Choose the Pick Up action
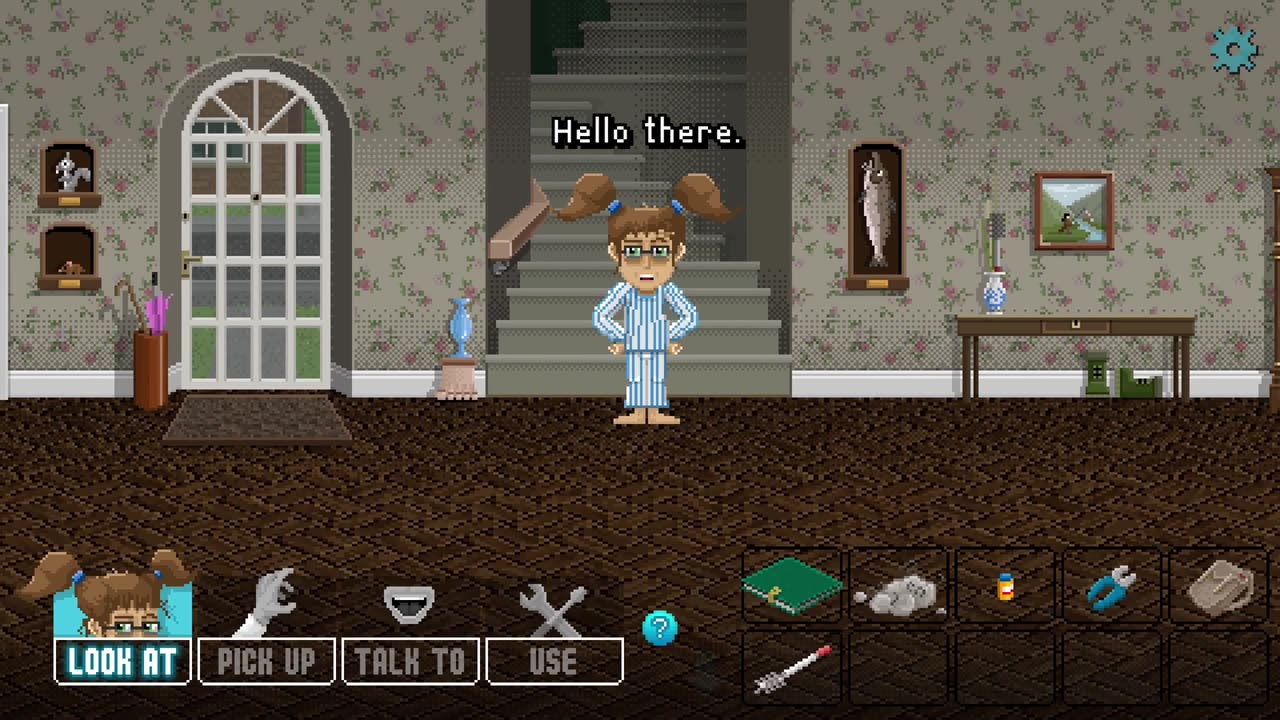1280x720 pixels. (266, 661)
